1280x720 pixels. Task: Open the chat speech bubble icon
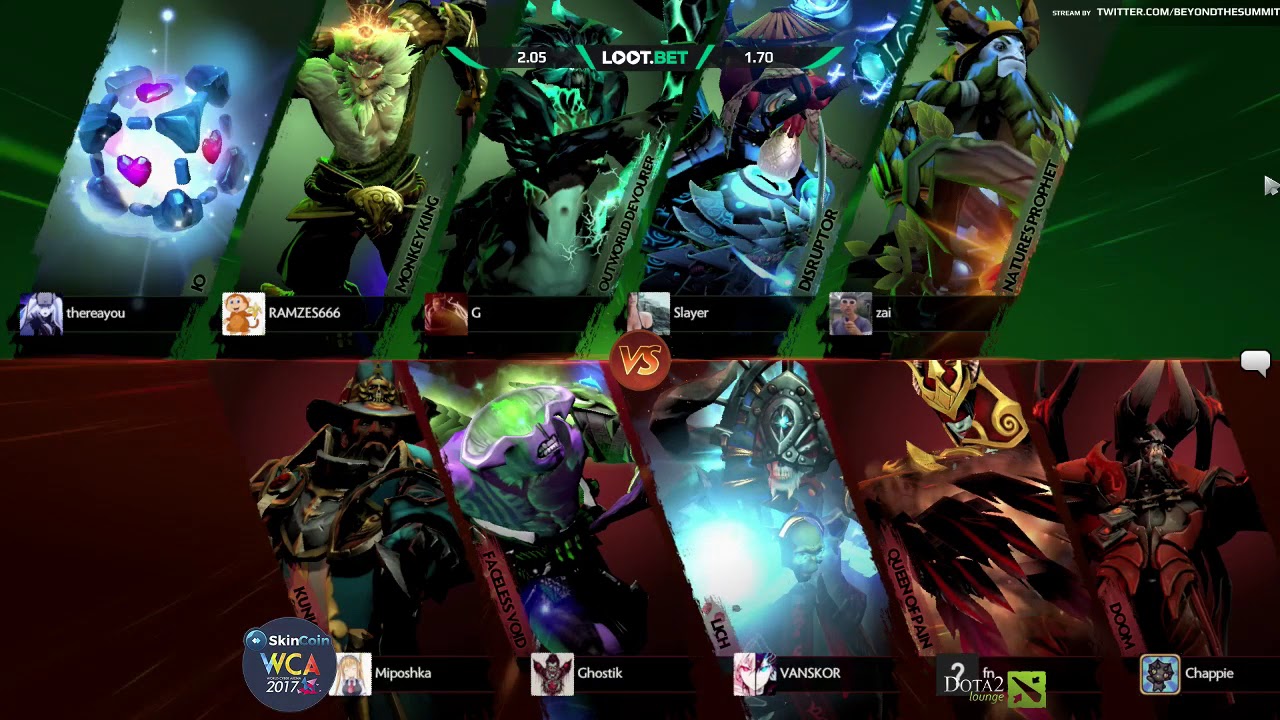click(x=1255, y=362)
